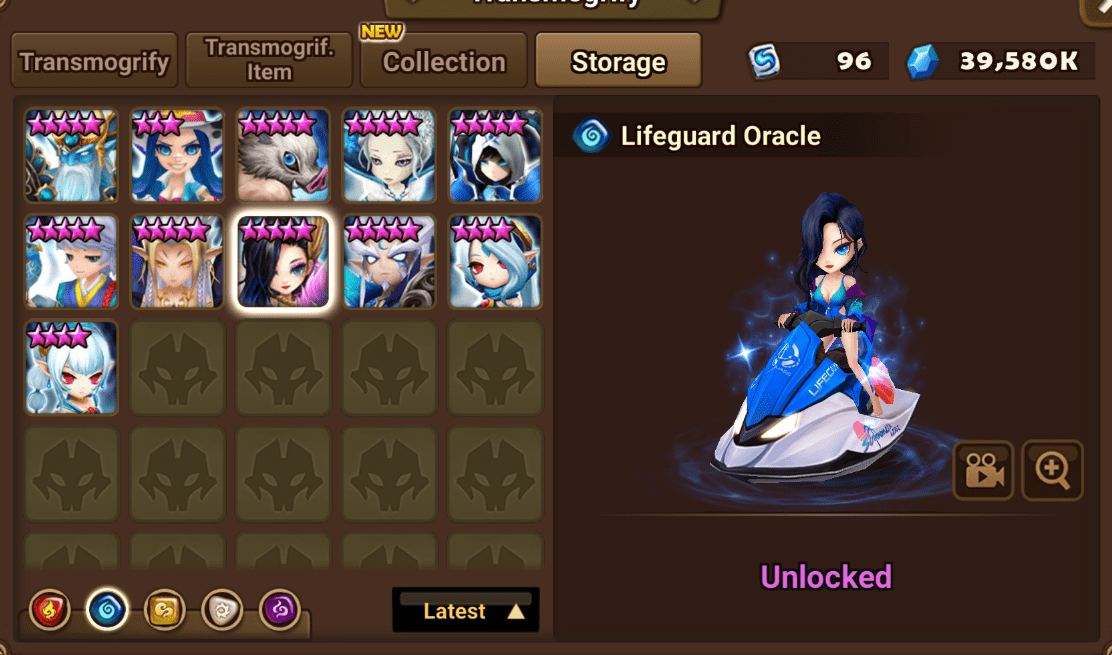This screenshot has width=1112, height=655.
Task: Filter by the water element icon
Action: (x=107, y=609)
